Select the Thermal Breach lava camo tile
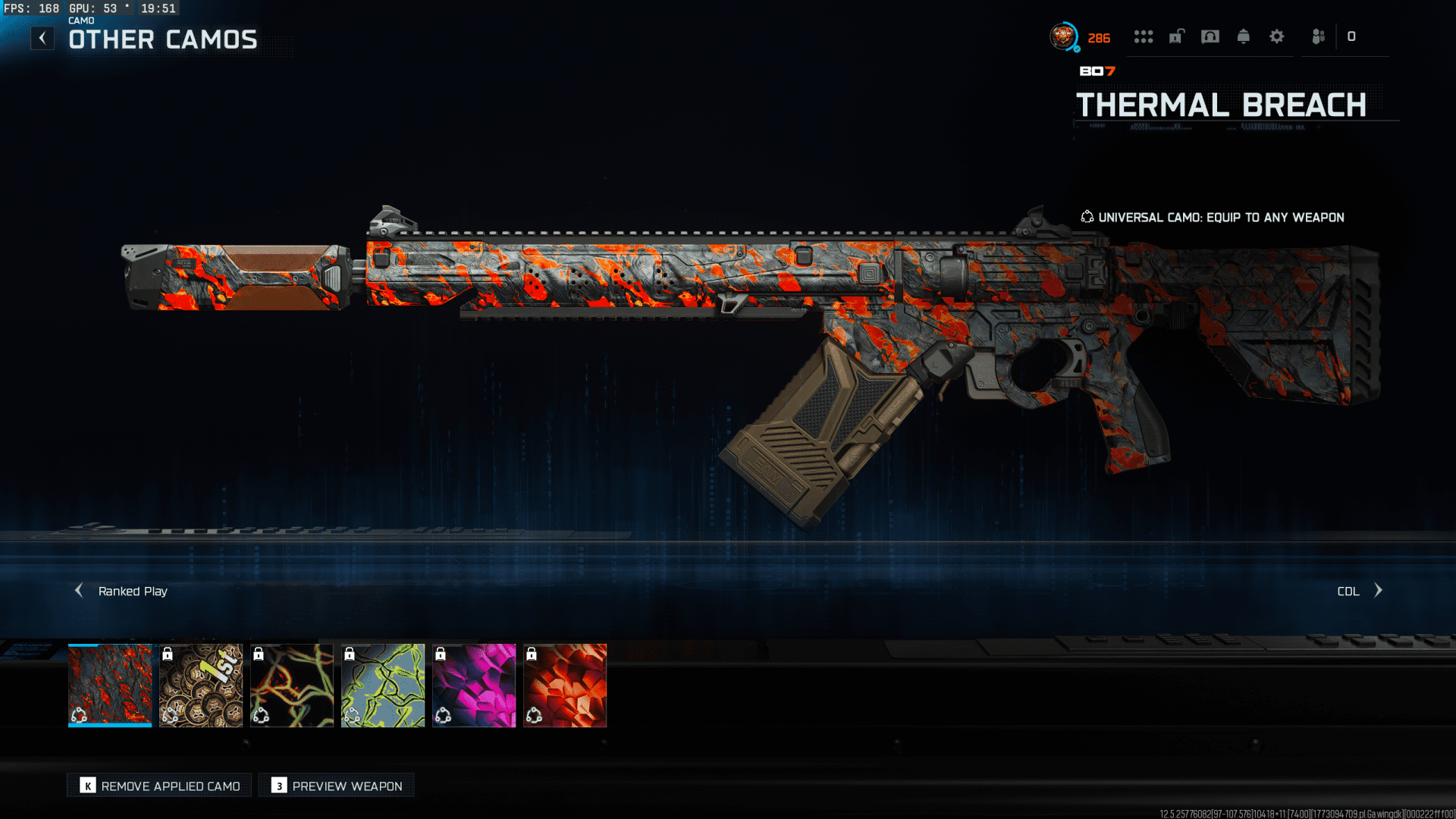The width and height of the screenshot is (1456, 819). (110, 685)
